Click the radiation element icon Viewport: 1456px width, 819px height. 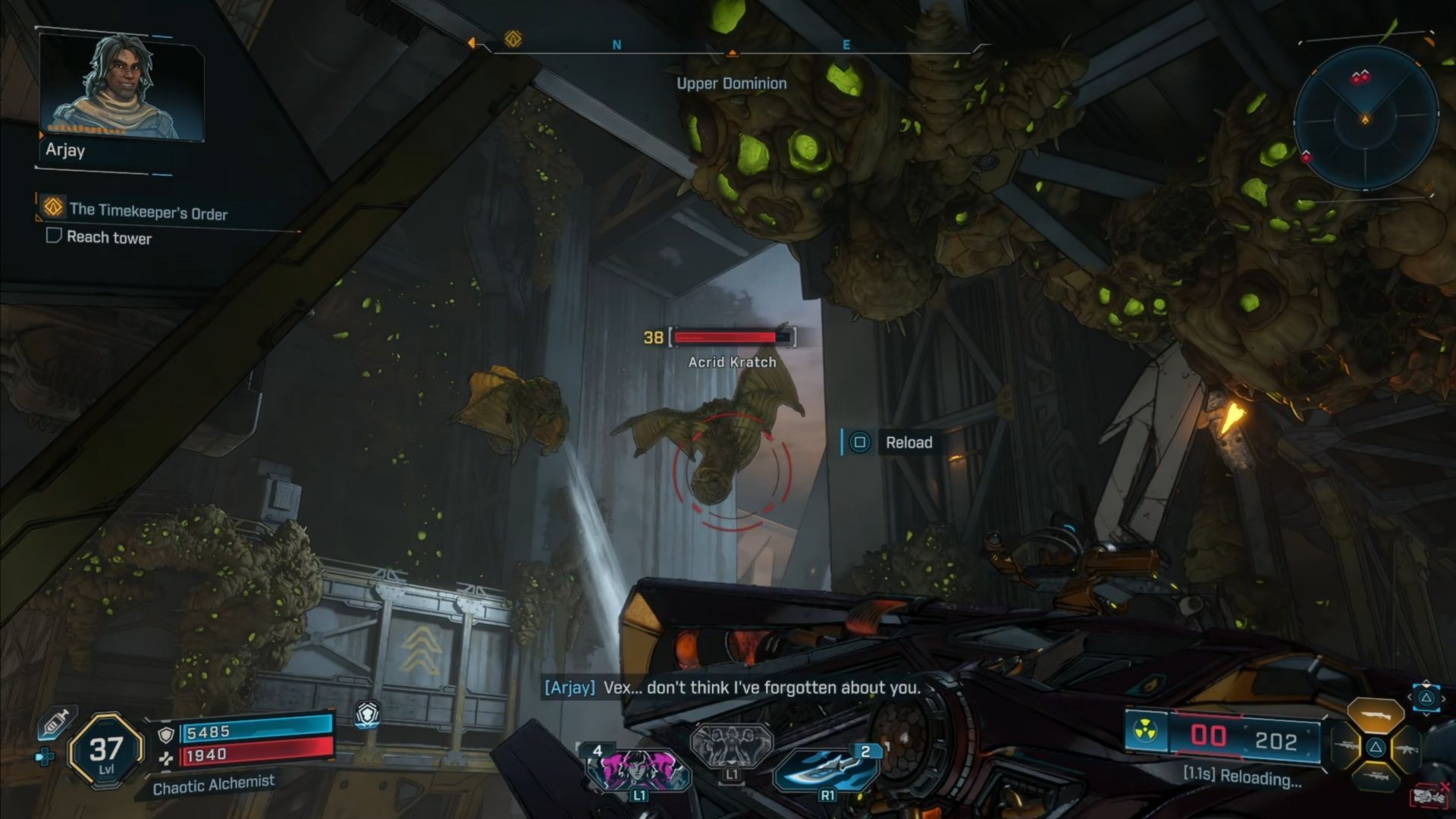pos(1145,732)
